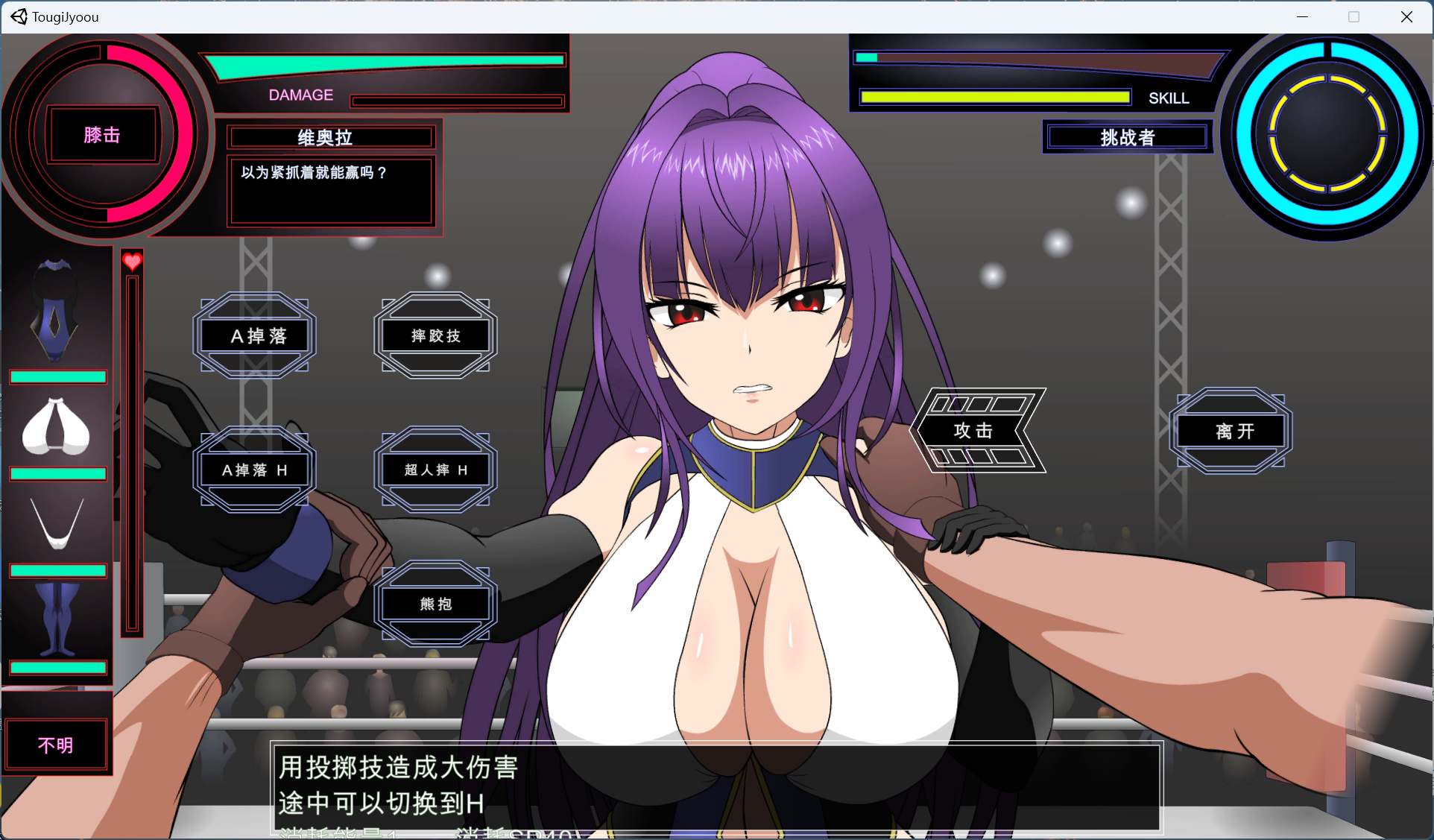Screen dimensions: 1434x840
Task: Use the 熊抱 bear hug move
Action: (436, 604)
